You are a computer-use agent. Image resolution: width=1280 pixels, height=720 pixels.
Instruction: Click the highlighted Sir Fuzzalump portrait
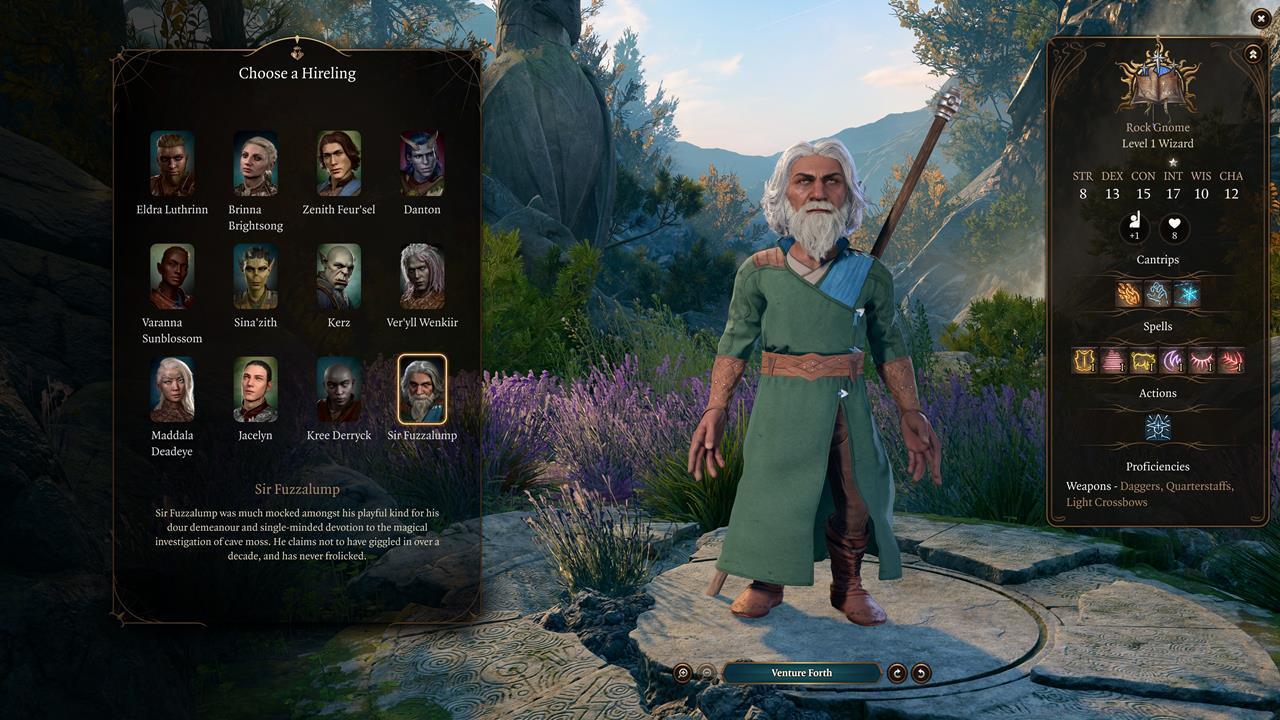click(x=422, y=389)
